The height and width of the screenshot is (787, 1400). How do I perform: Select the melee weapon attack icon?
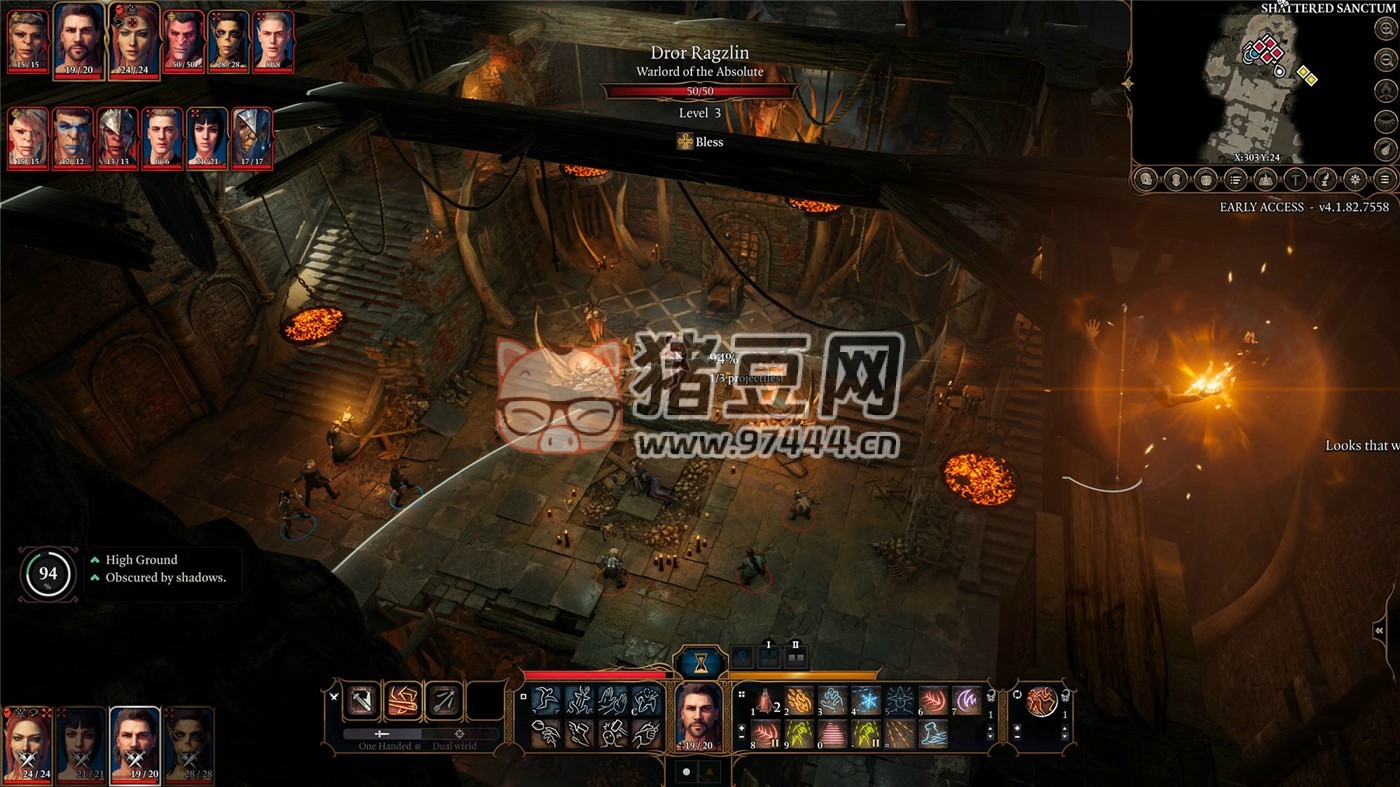(x=361, y=701)
